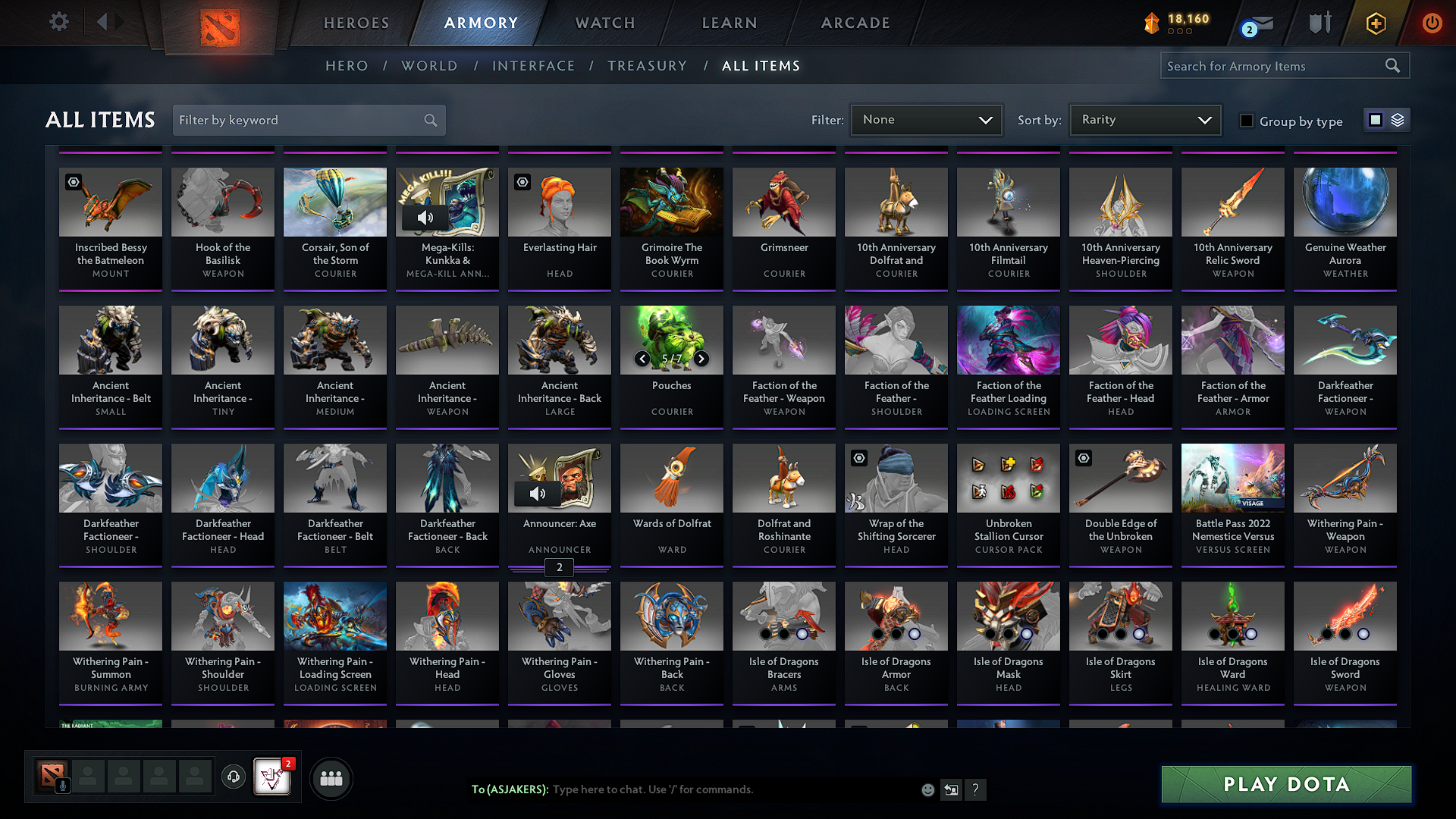Toggle the Group by type checkbox
Viewport: 1456px width, 819px height.
1246,121
